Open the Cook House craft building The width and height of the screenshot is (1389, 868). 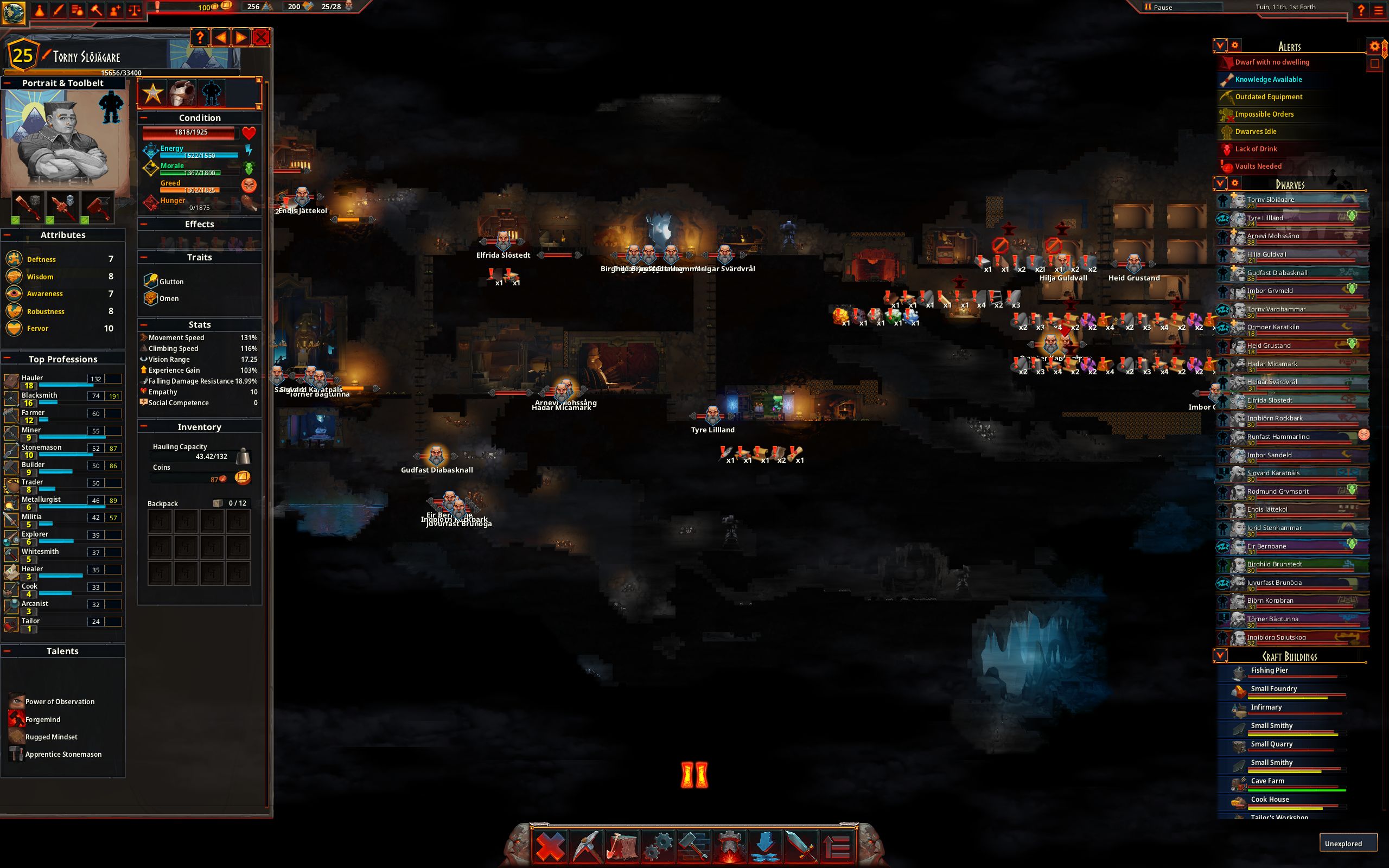[1270, 800]
